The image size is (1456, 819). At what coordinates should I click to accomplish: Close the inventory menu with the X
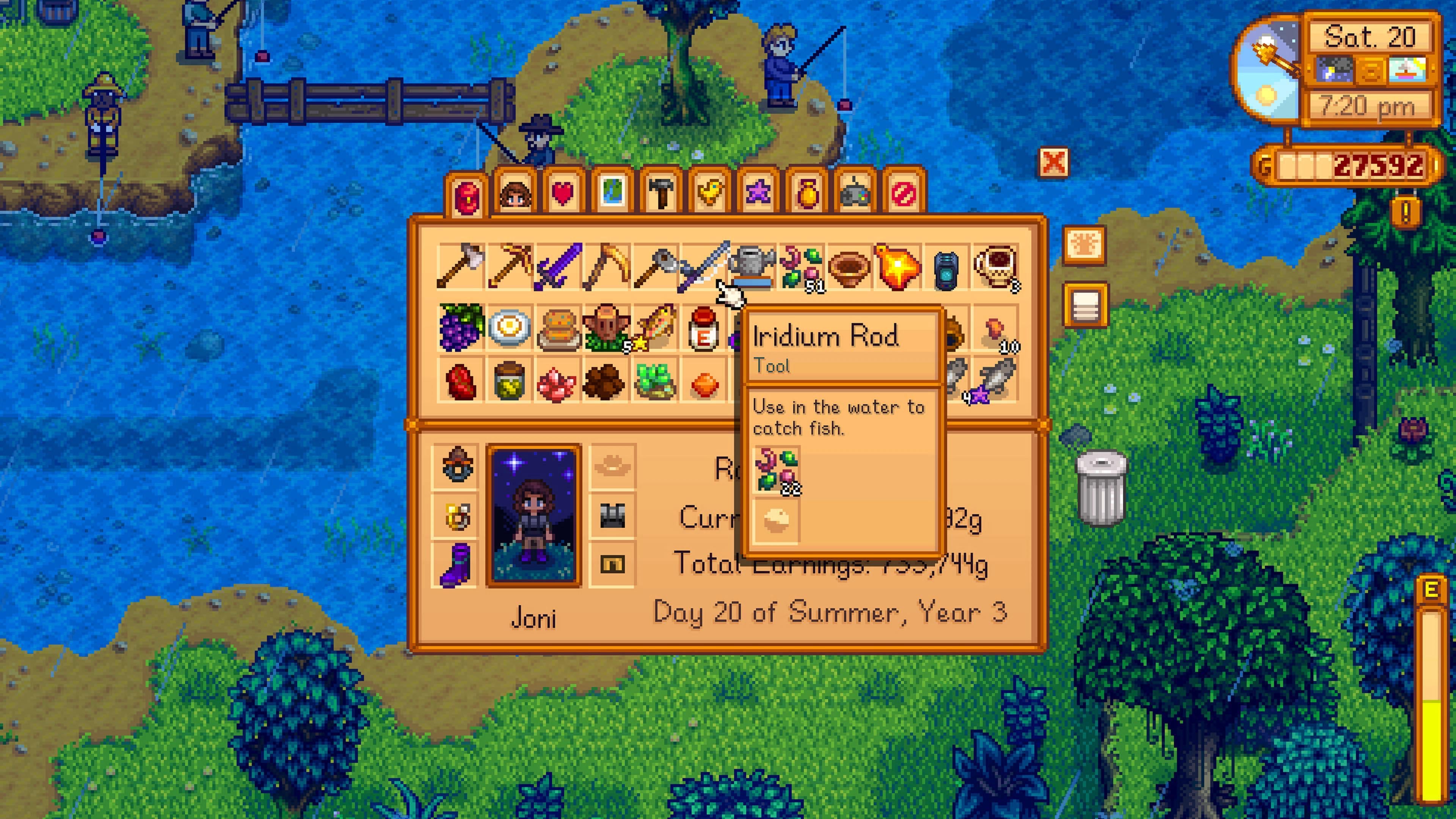click(x=1054, y=163)
